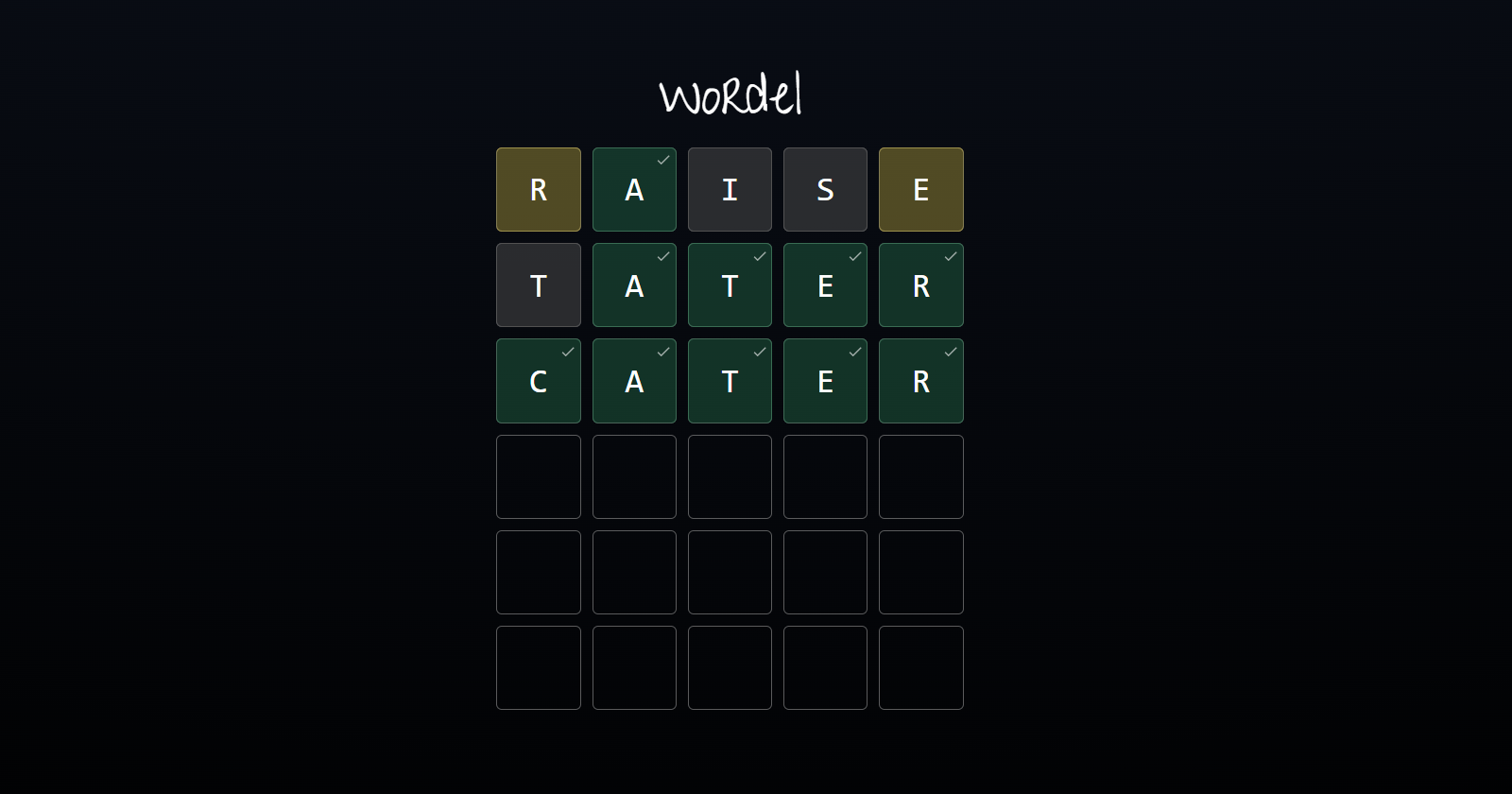
Task: Select the gray I tile in RAISE
Action: (729, 189)
